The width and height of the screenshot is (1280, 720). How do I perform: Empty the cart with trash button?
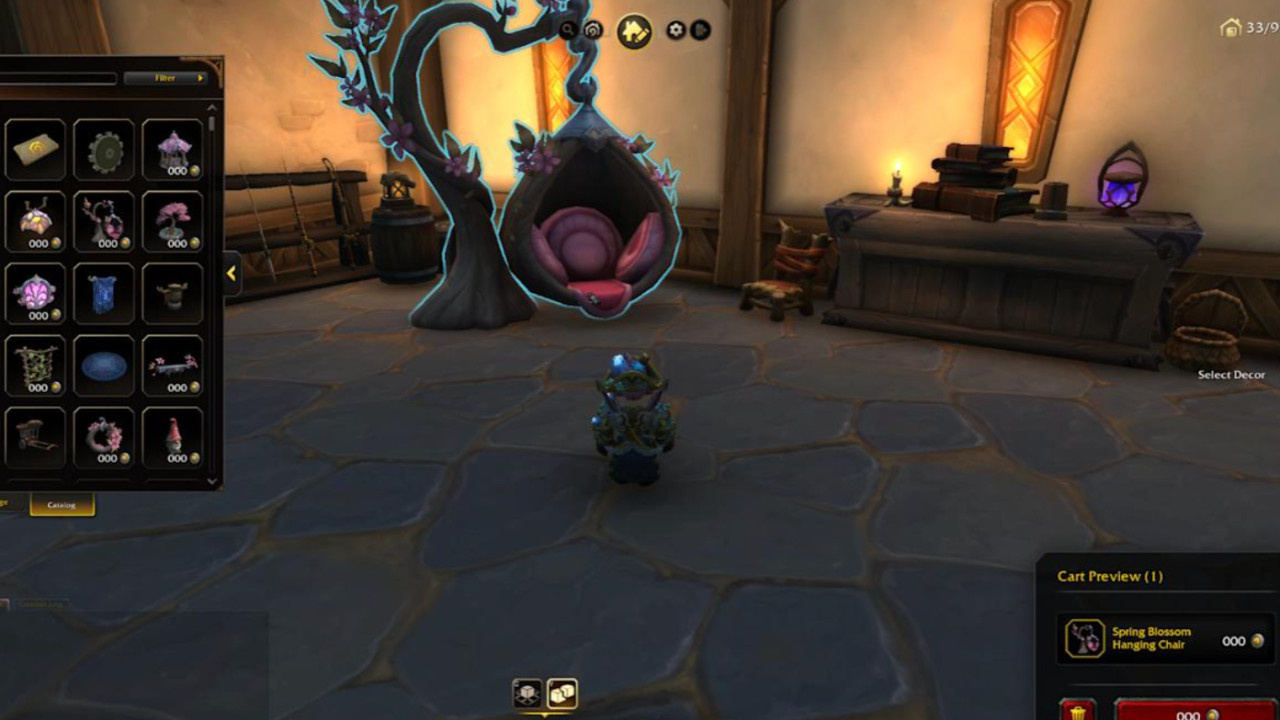coord(1077,711)
